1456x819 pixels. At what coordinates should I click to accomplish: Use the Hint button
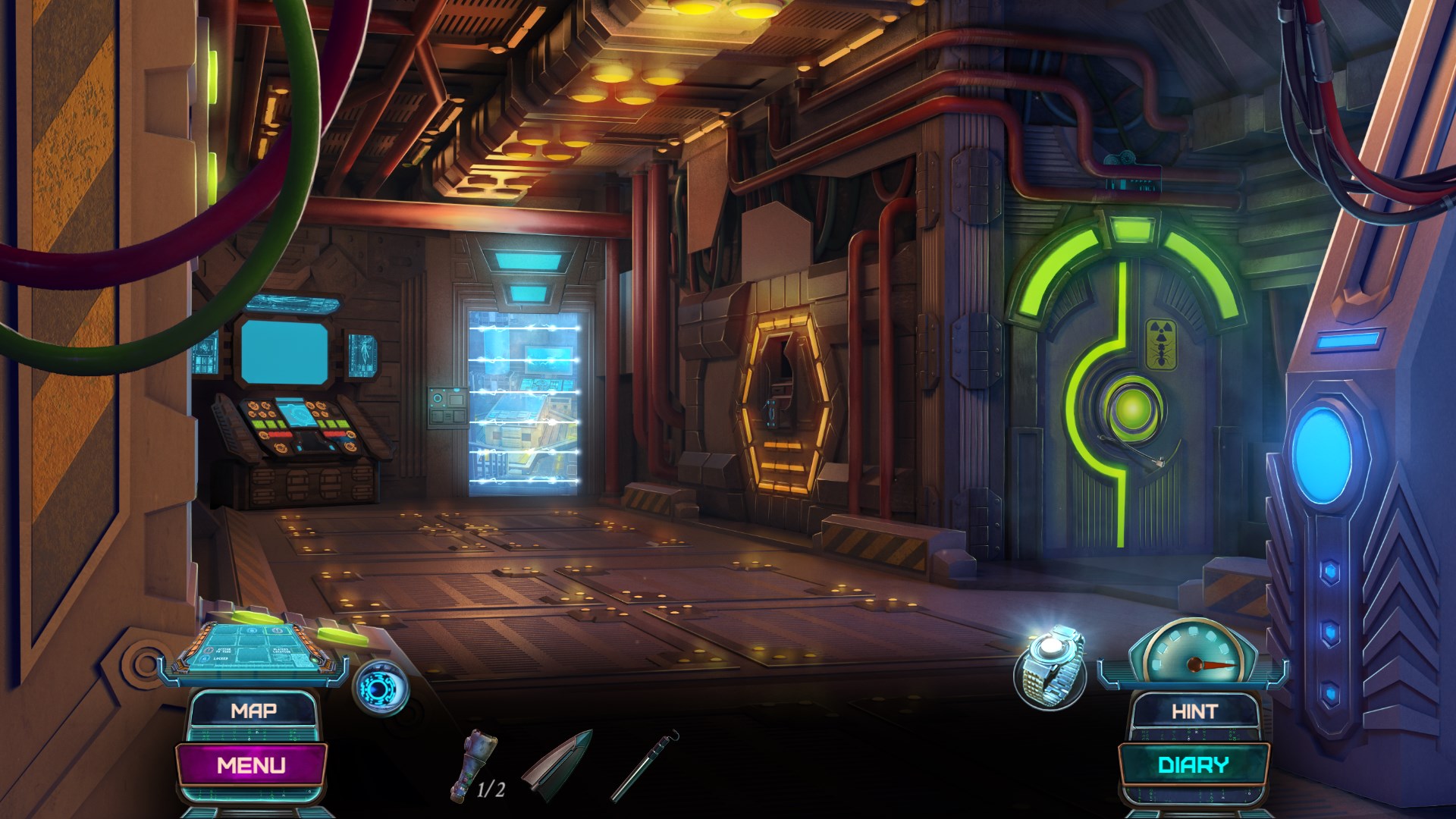click(1194, 711)
